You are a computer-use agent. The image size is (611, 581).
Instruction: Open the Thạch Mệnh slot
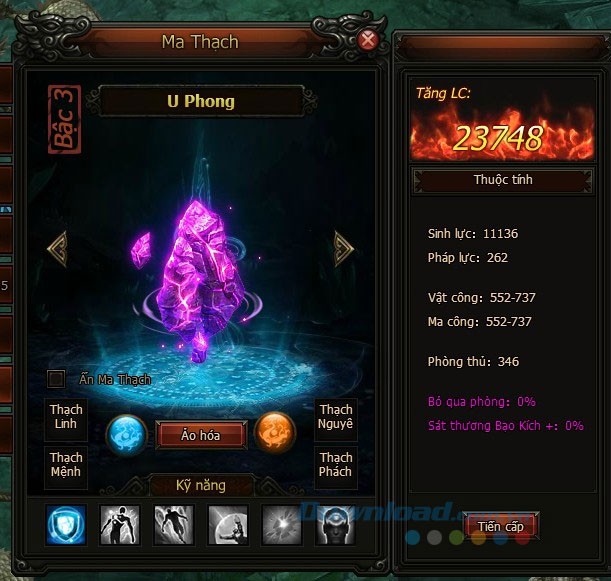click(67, 465)
